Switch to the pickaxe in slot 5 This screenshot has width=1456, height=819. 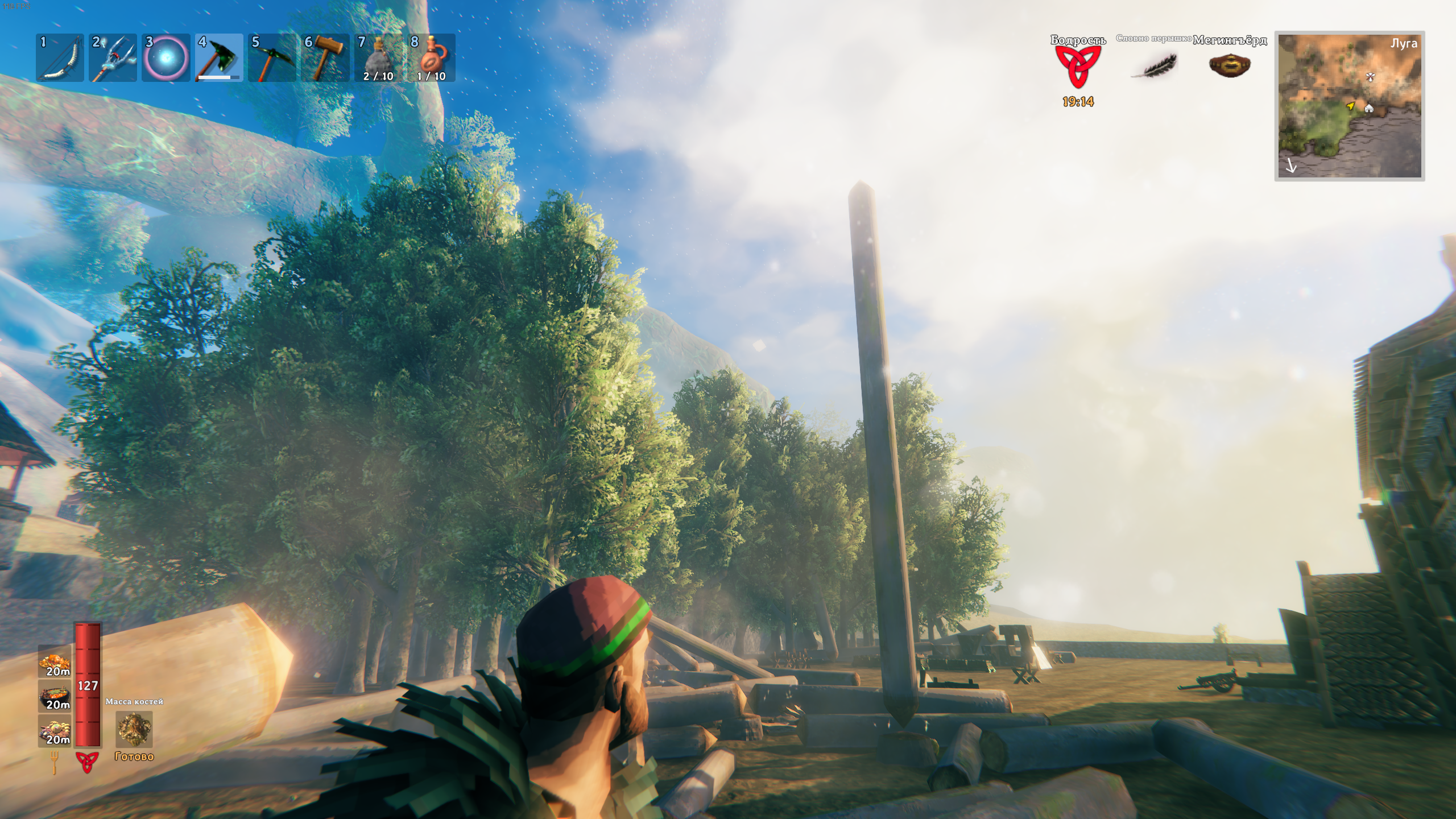click(x=272, y=58)
